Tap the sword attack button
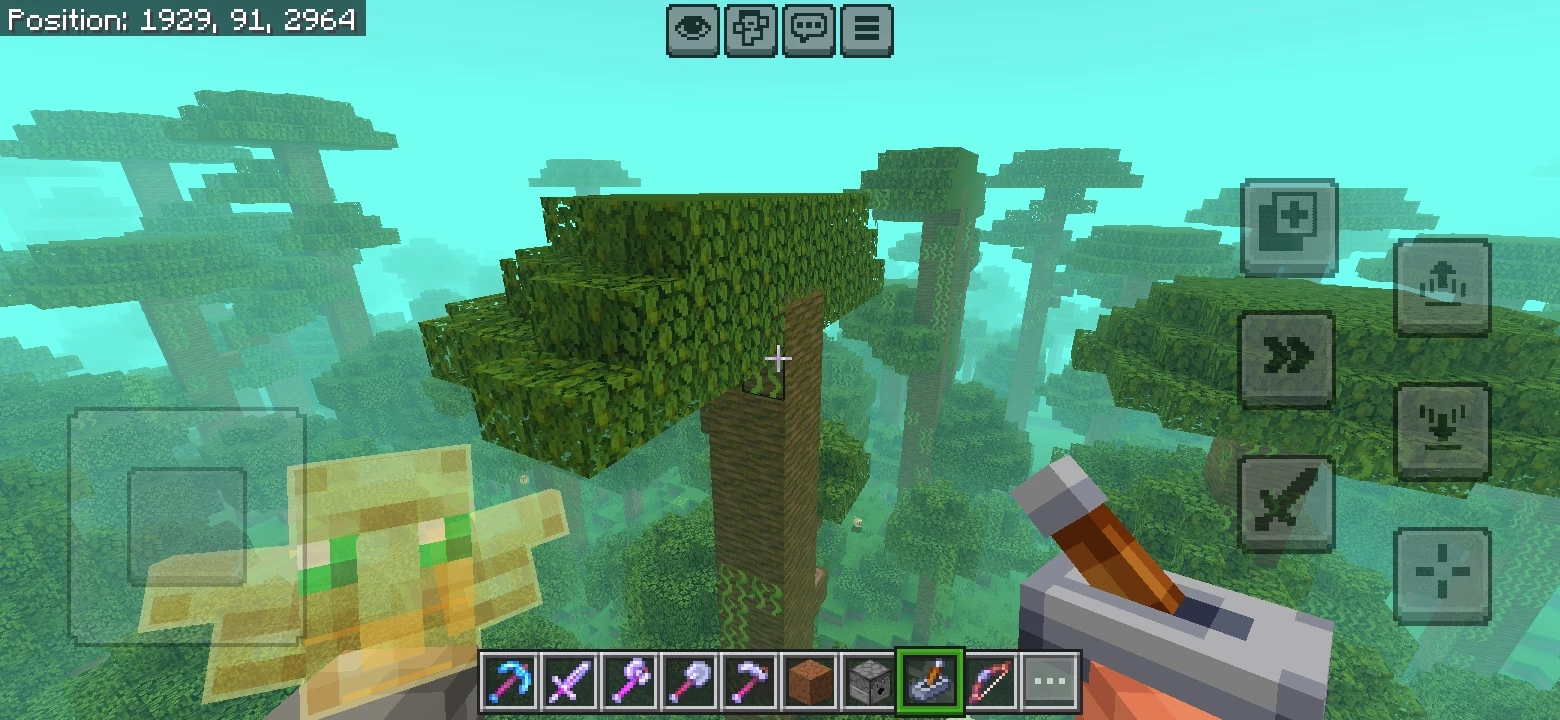The height and width of the screenshot is (720, 1560). pyautogui.click(x=1286, y=504)
